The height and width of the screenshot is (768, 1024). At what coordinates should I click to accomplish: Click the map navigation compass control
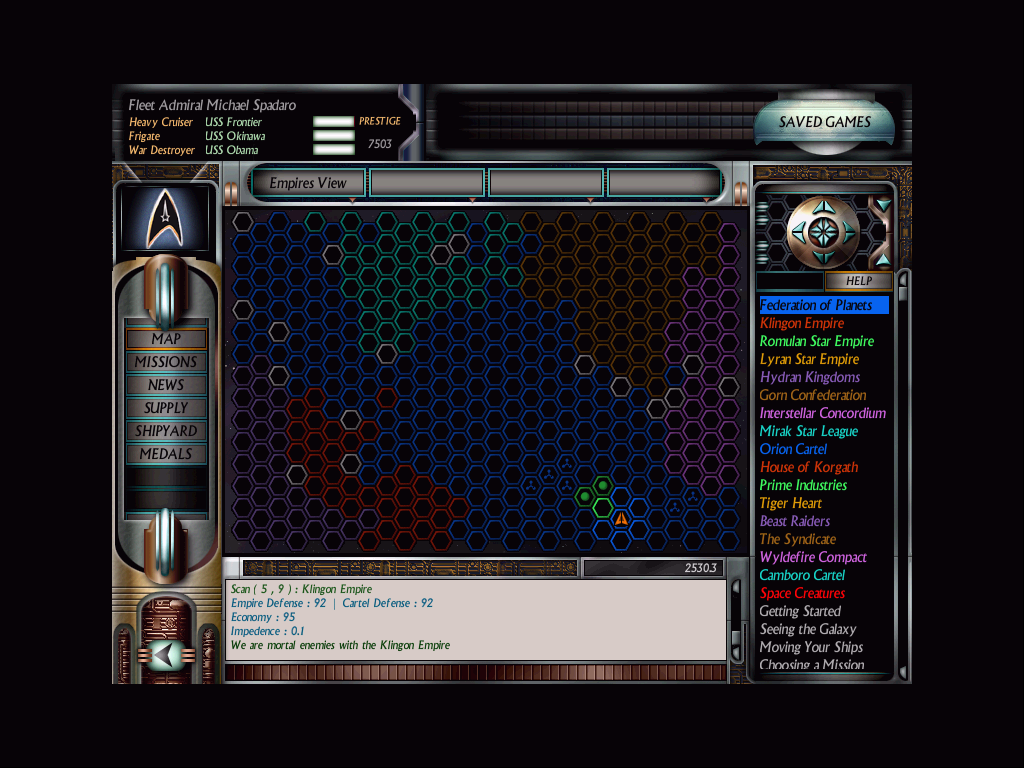tap(822, 233)
